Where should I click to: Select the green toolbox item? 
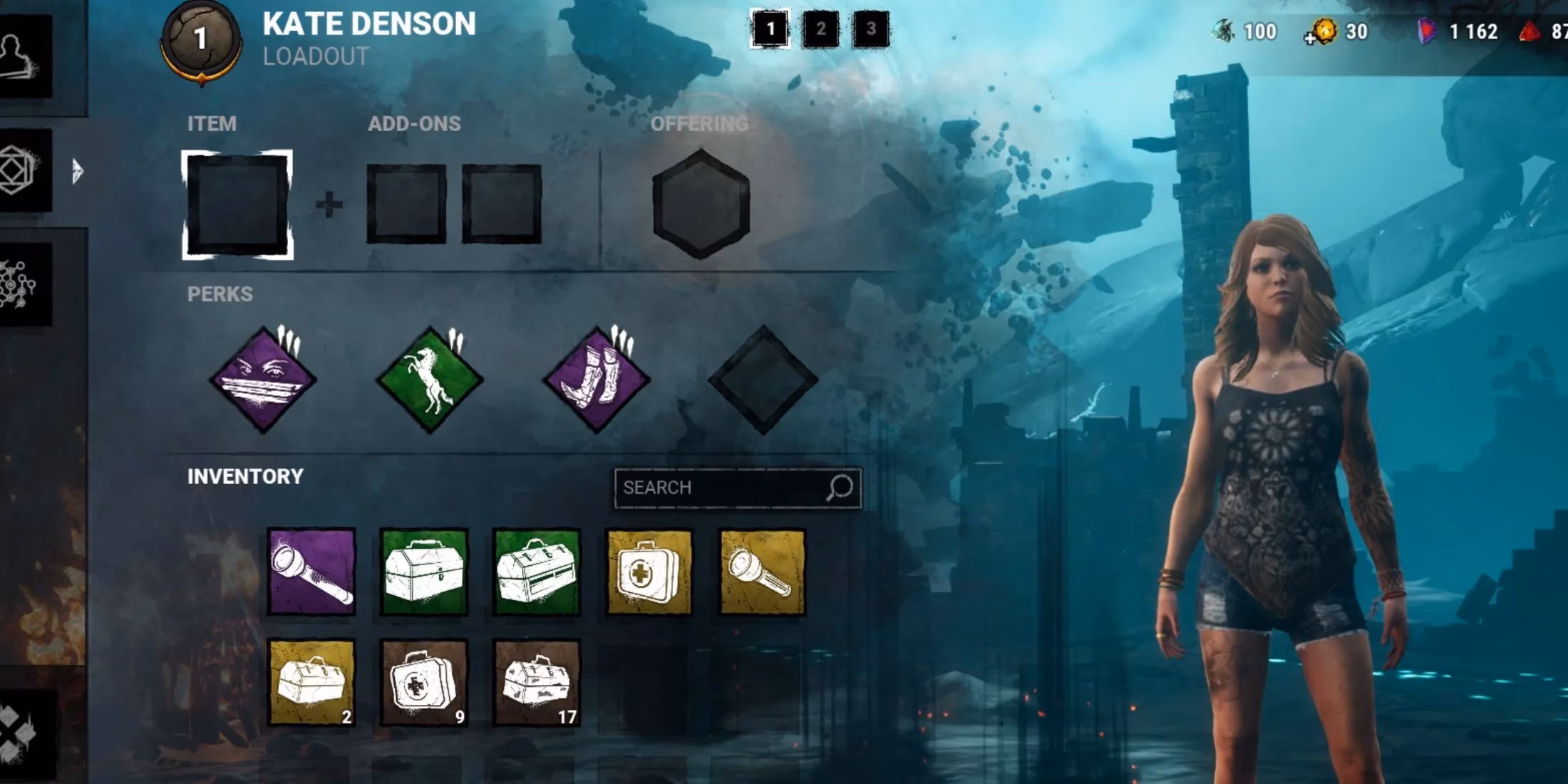424,570
